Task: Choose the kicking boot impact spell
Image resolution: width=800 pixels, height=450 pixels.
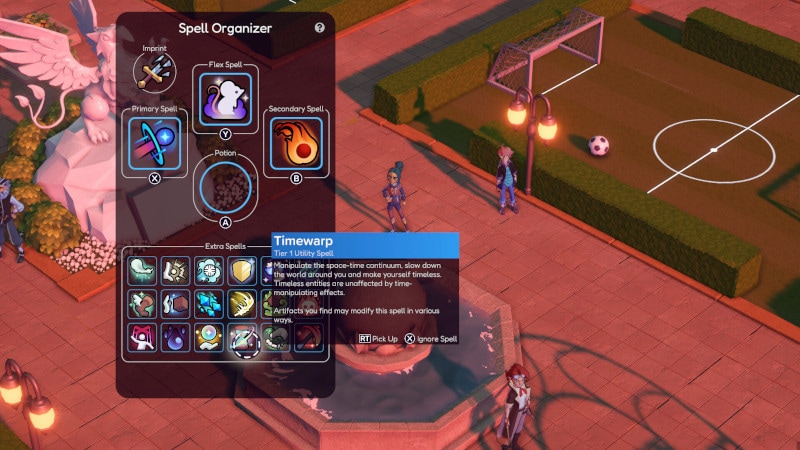Action: [176, 271]
